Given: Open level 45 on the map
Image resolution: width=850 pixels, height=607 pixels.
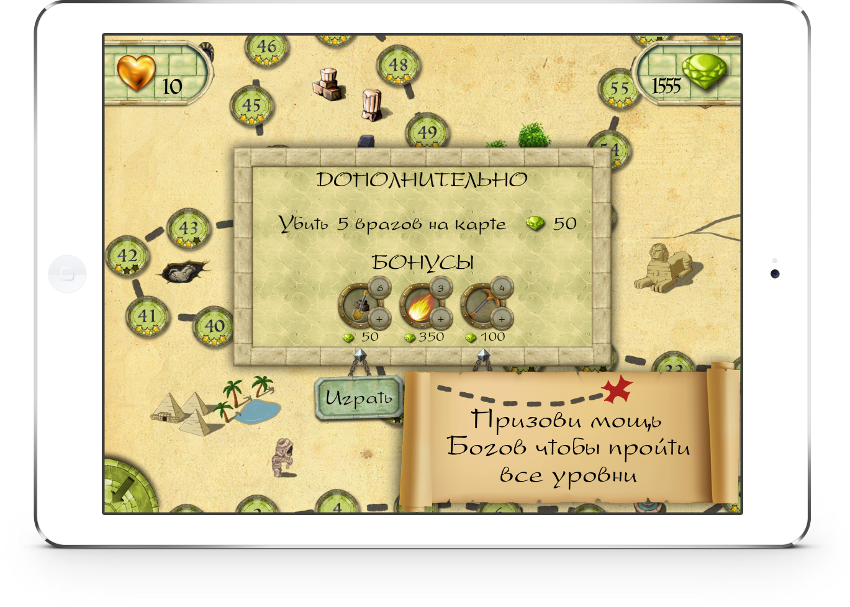Looking at the screenshot, I should [251, 105].
